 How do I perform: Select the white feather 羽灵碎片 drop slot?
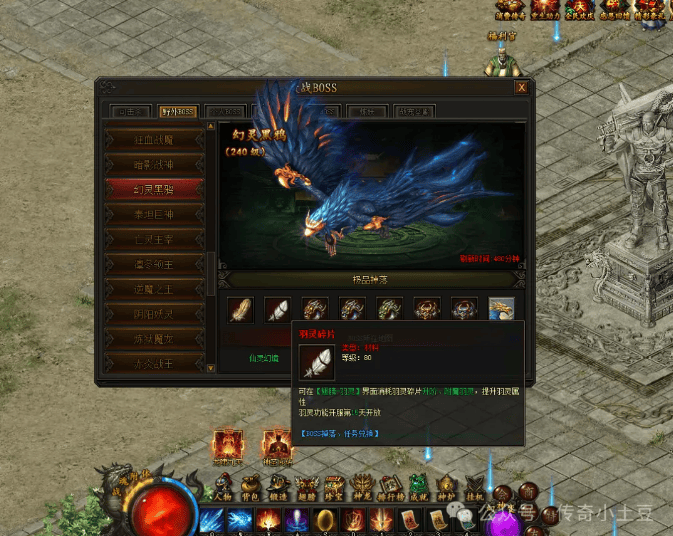click(x=277, y=310)
